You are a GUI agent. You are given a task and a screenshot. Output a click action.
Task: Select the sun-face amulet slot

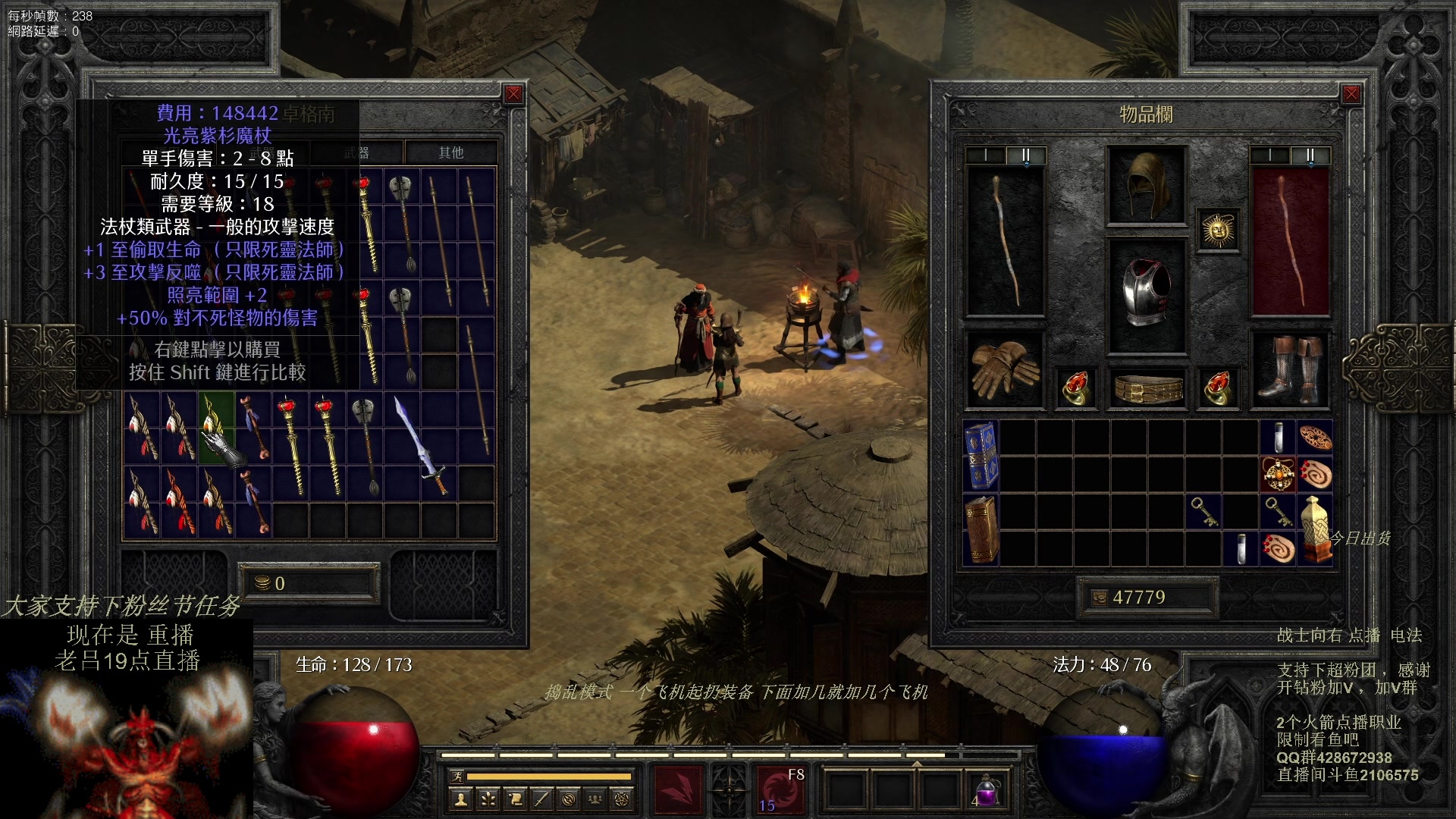(x=1219, y=230)
